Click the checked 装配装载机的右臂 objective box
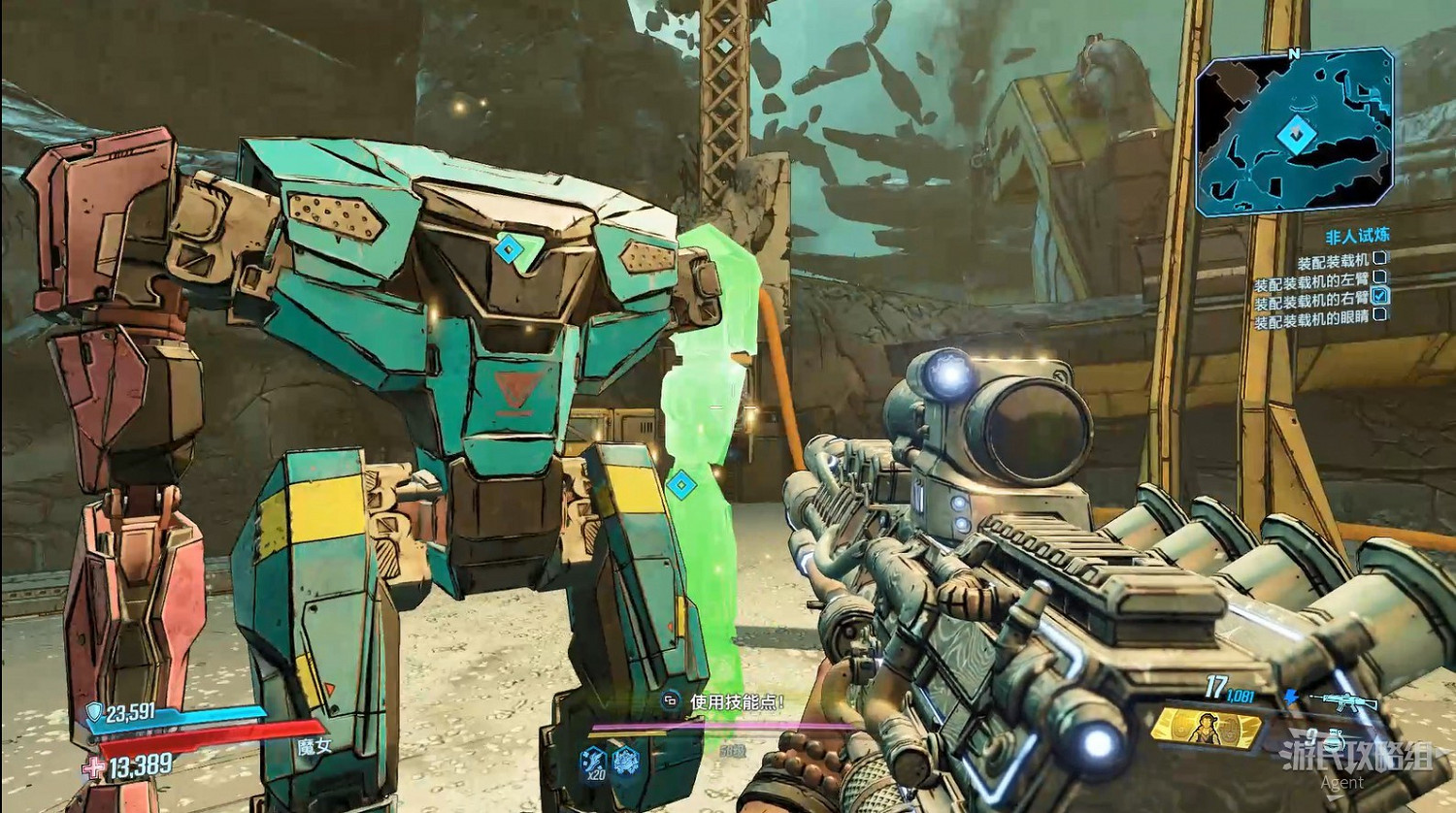The image size is (1456, 813). (1379, 296)
